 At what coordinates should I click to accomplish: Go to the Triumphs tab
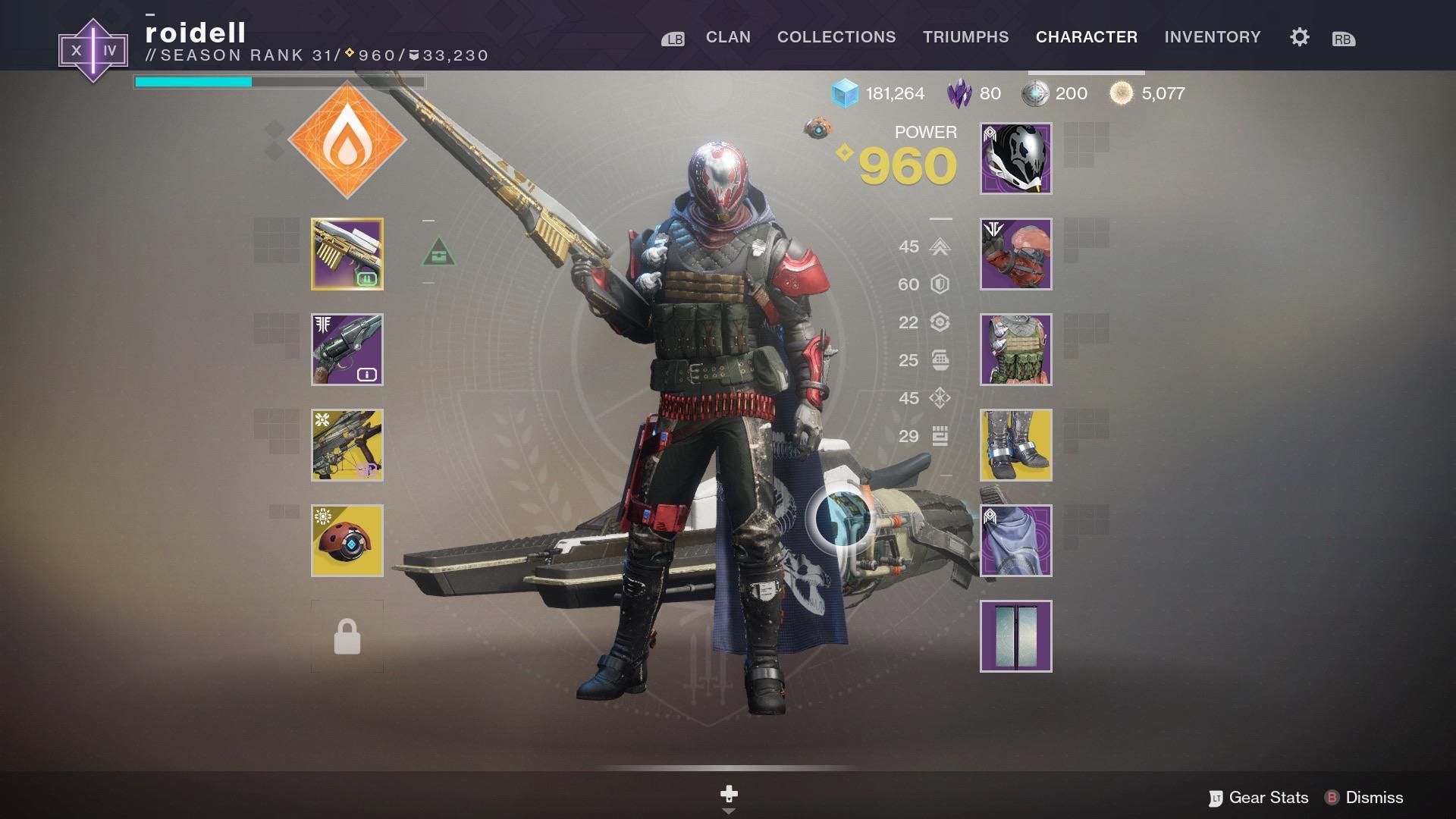tap(965, 37)
